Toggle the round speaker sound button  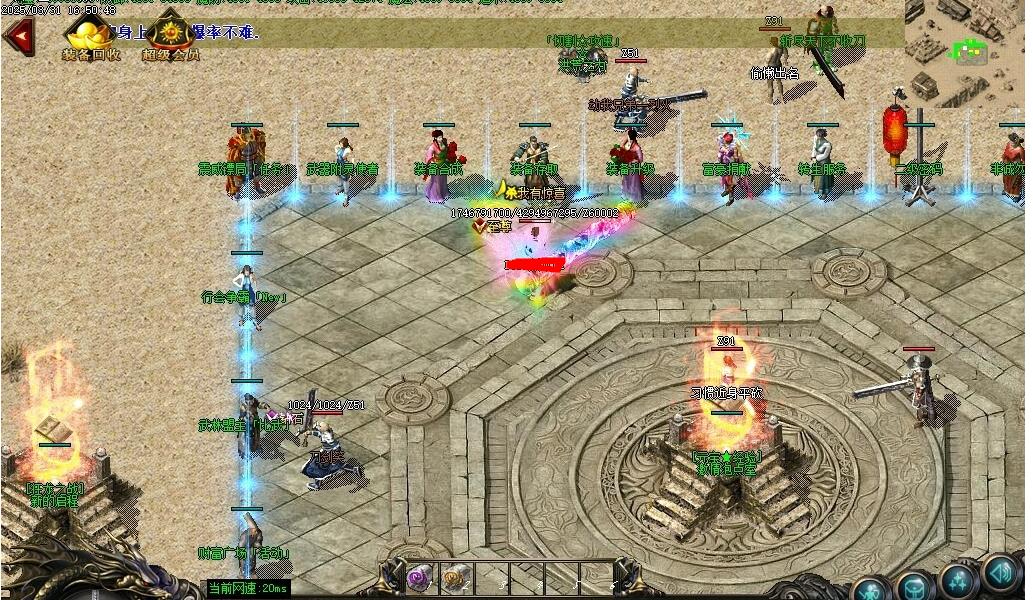tap(1001, 572)
